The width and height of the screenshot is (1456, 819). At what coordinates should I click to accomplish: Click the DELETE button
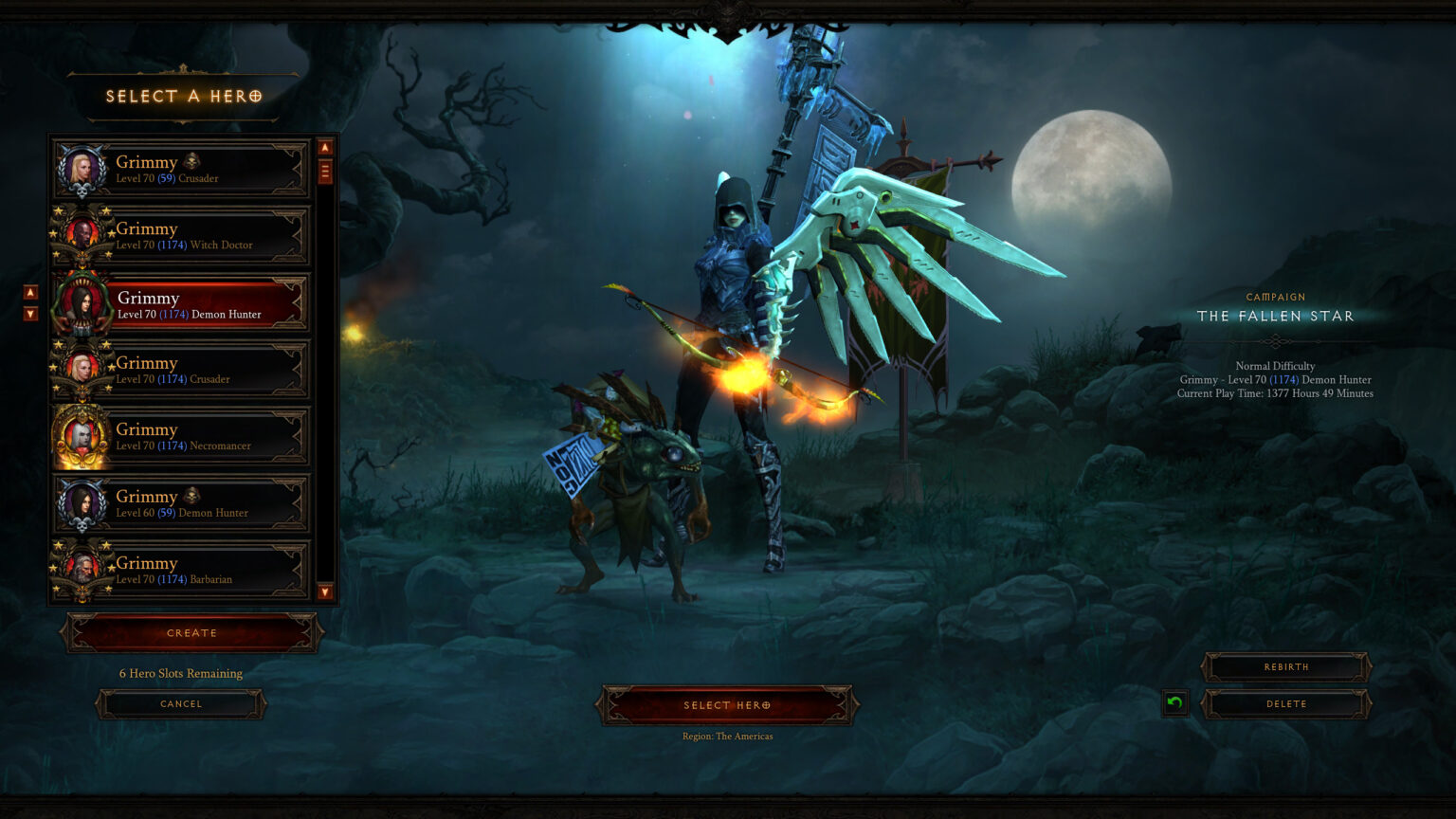(1285, 703)
